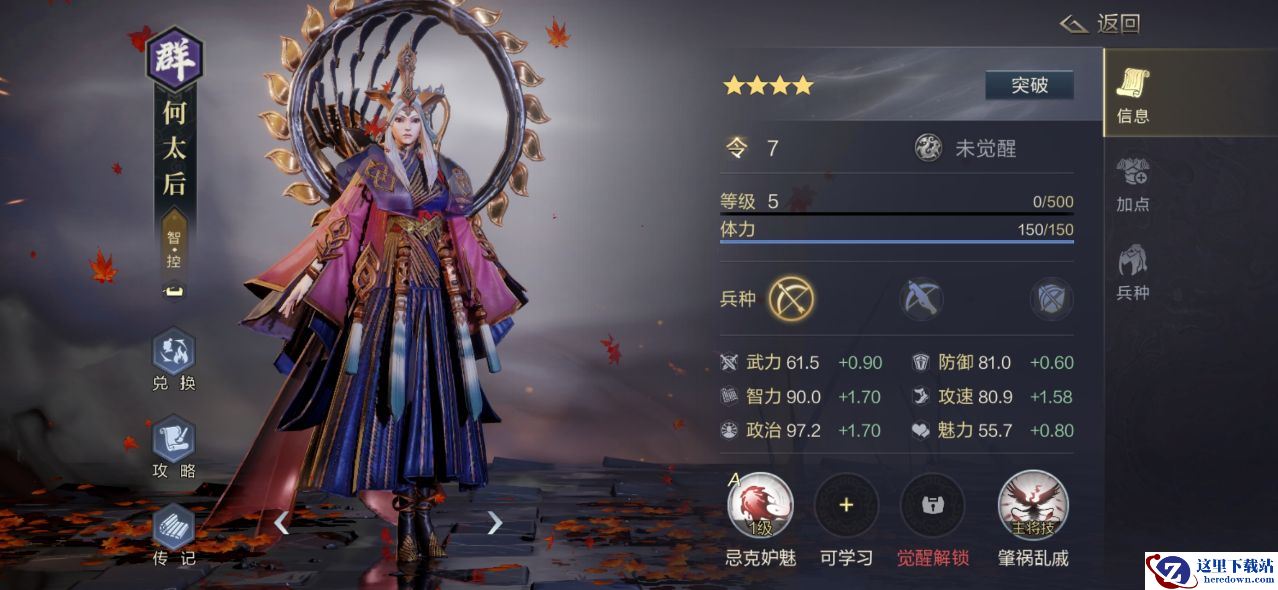The width and height of the screenshot is (1278, 590).
Task: Tap the locked 觉醒解锁 skill slot
Action: [x=932, y=506]
